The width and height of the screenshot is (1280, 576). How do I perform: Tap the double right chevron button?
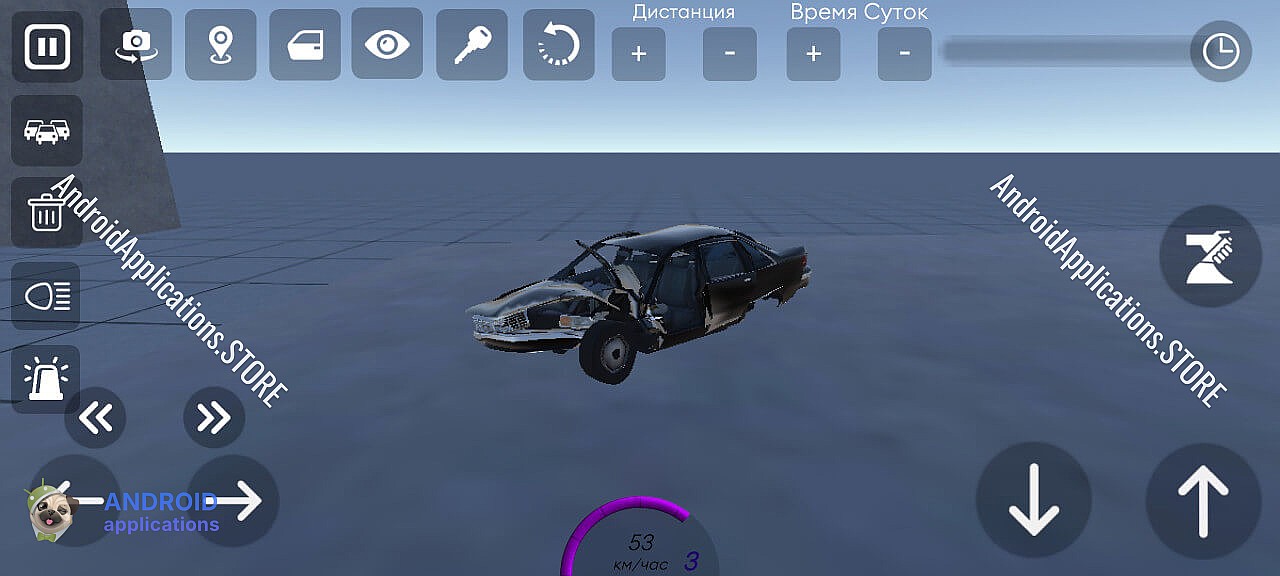pyautogui.click(x=214, y=417)
